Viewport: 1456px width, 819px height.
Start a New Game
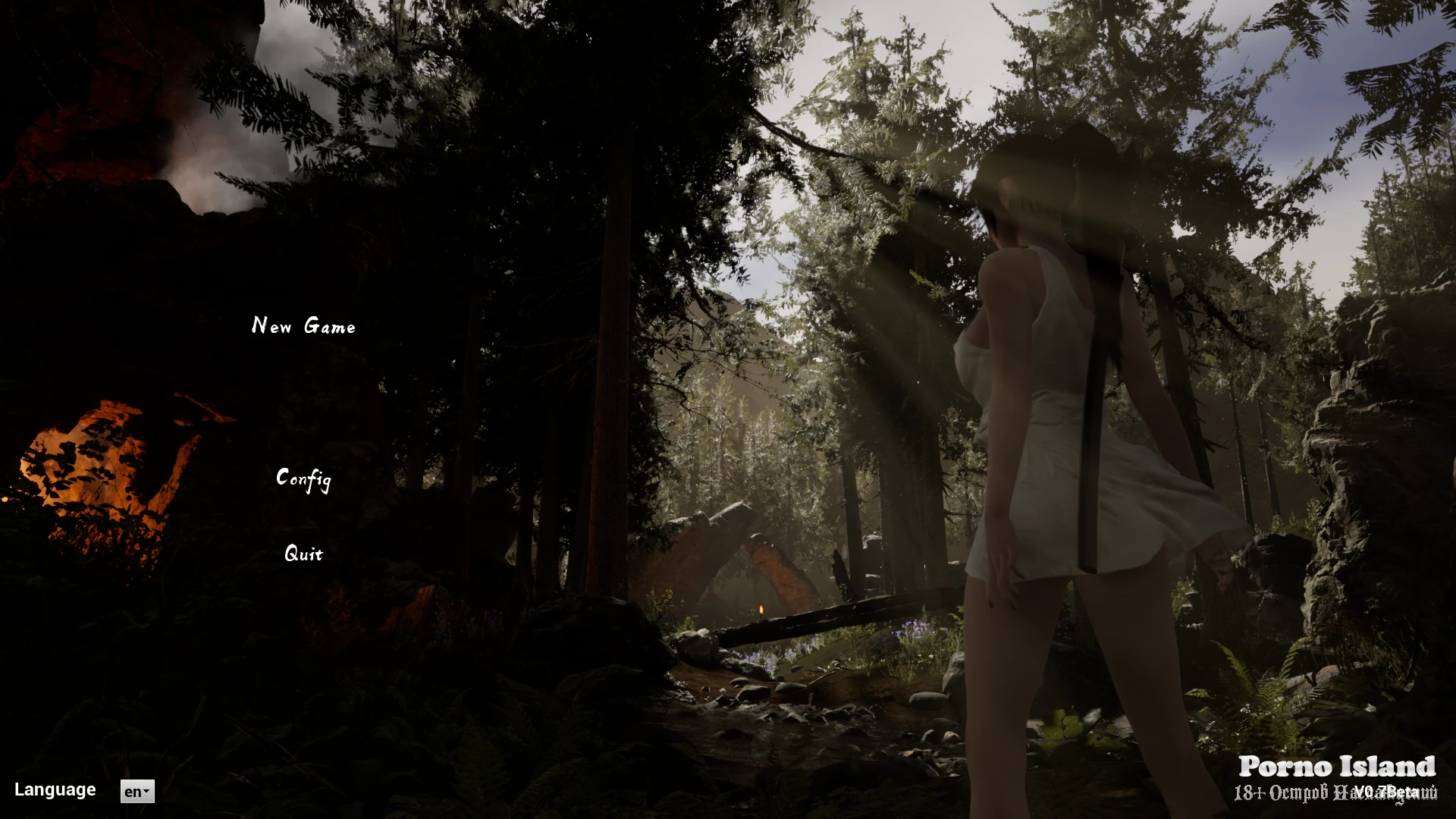coord(303,326)
